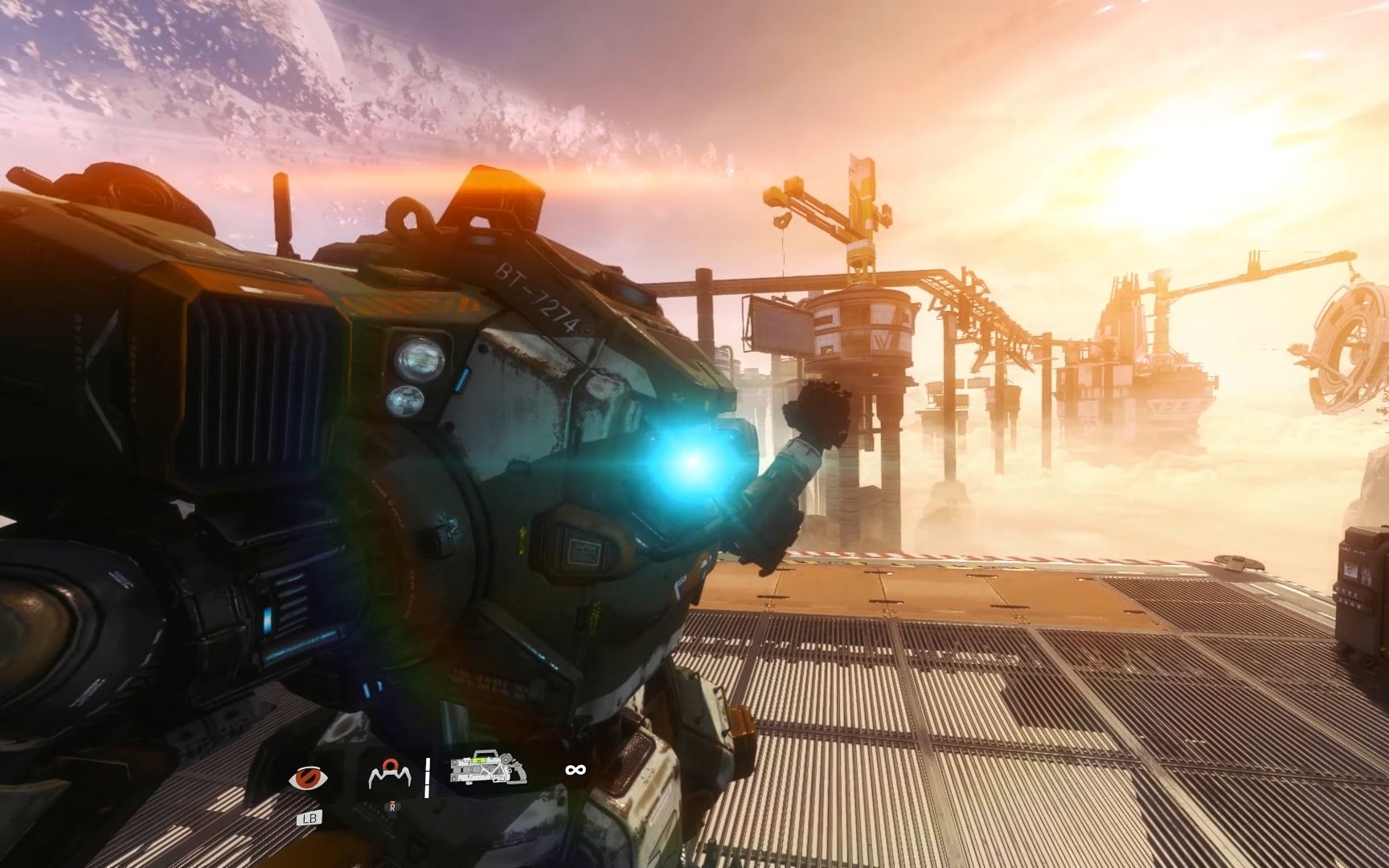Click the titan melee ability icon
Image resolution: width=1389 pixels, height=868 pixels.
(390, 775)
